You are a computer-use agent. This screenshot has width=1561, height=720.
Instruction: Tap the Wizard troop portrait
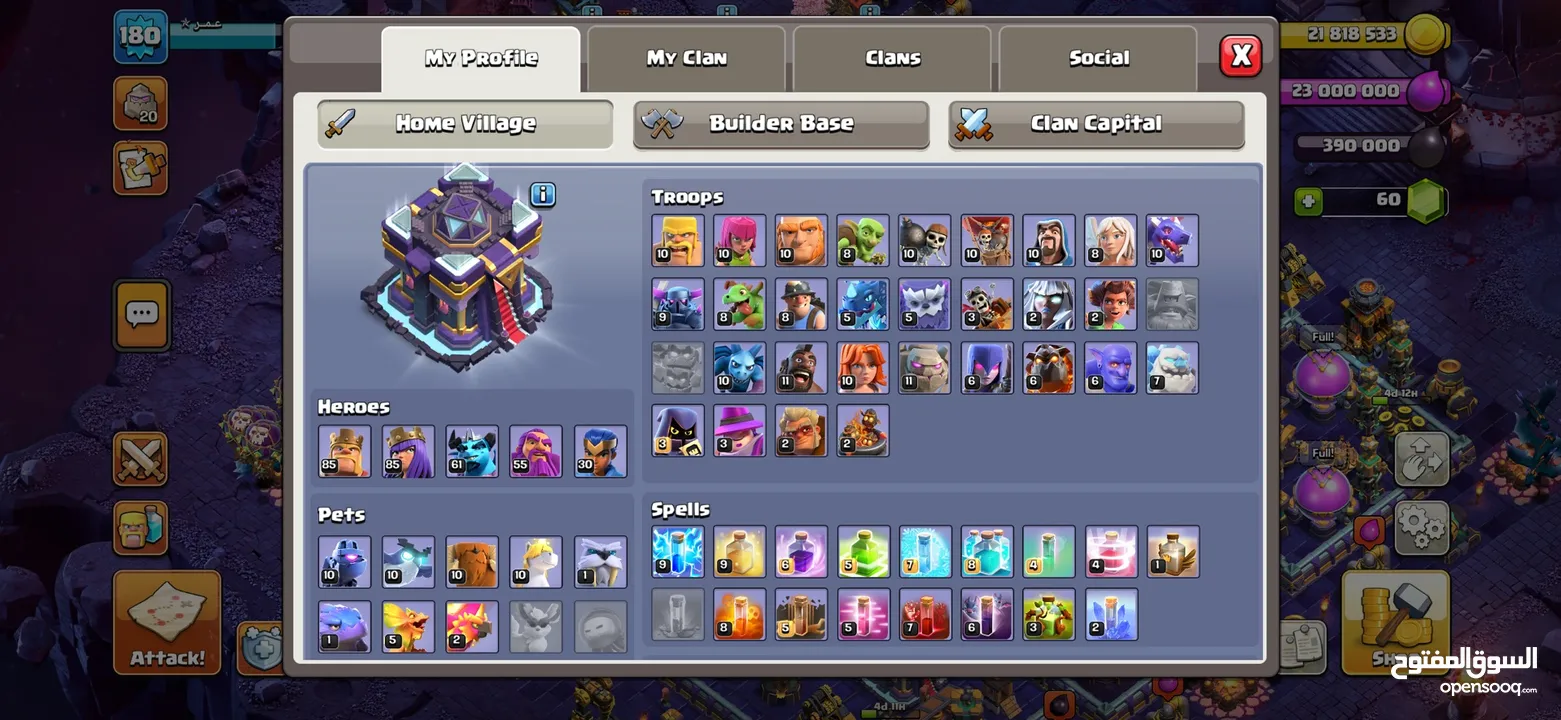tap(1048, 240)
